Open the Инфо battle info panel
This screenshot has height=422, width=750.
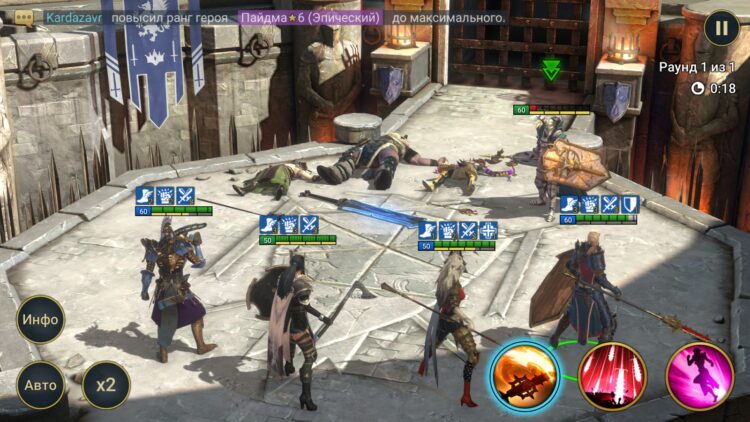coord(41,320)
